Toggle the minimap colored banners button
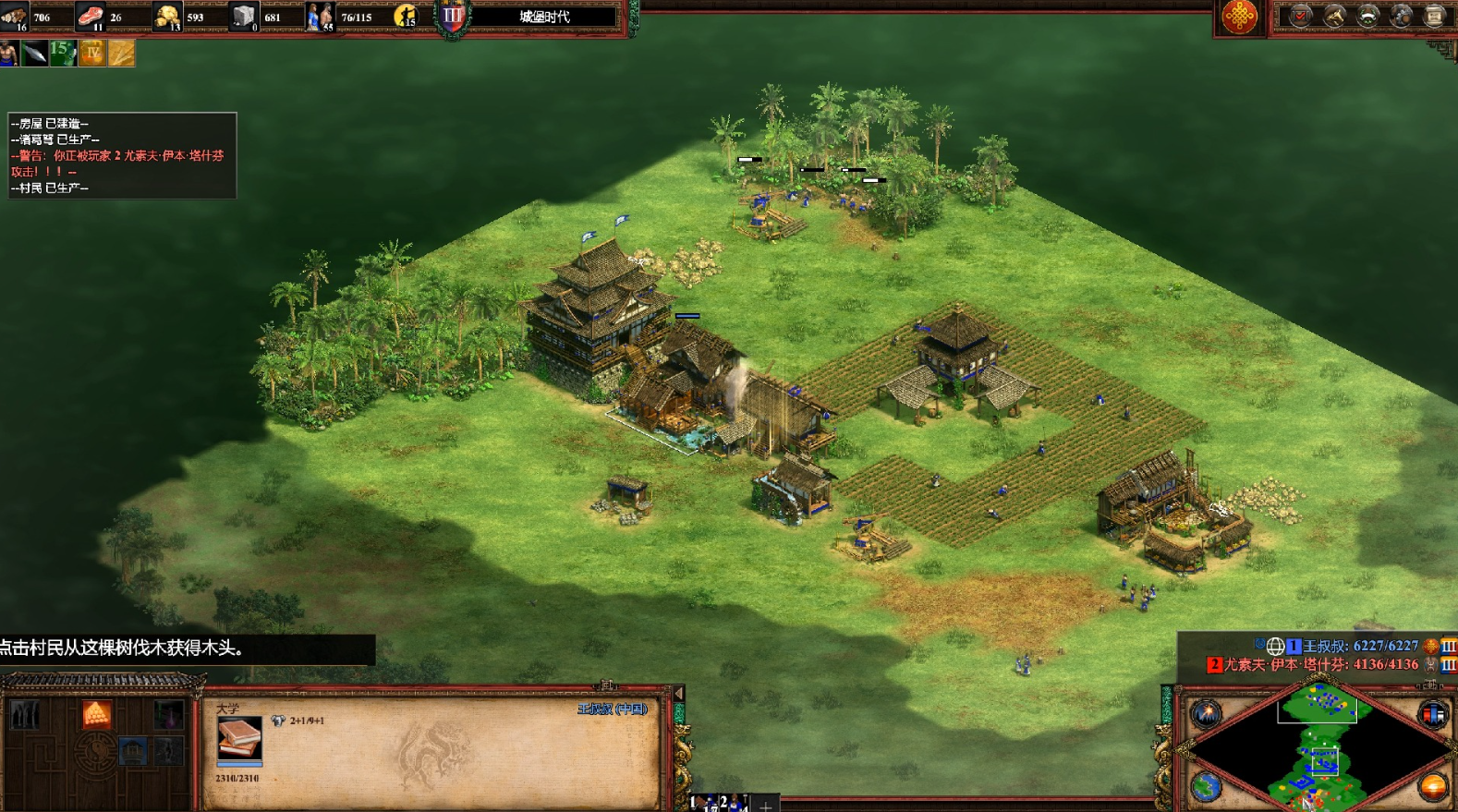Image resolution: width=1458 pixels, height=812 pixels. coord(1433,714)
